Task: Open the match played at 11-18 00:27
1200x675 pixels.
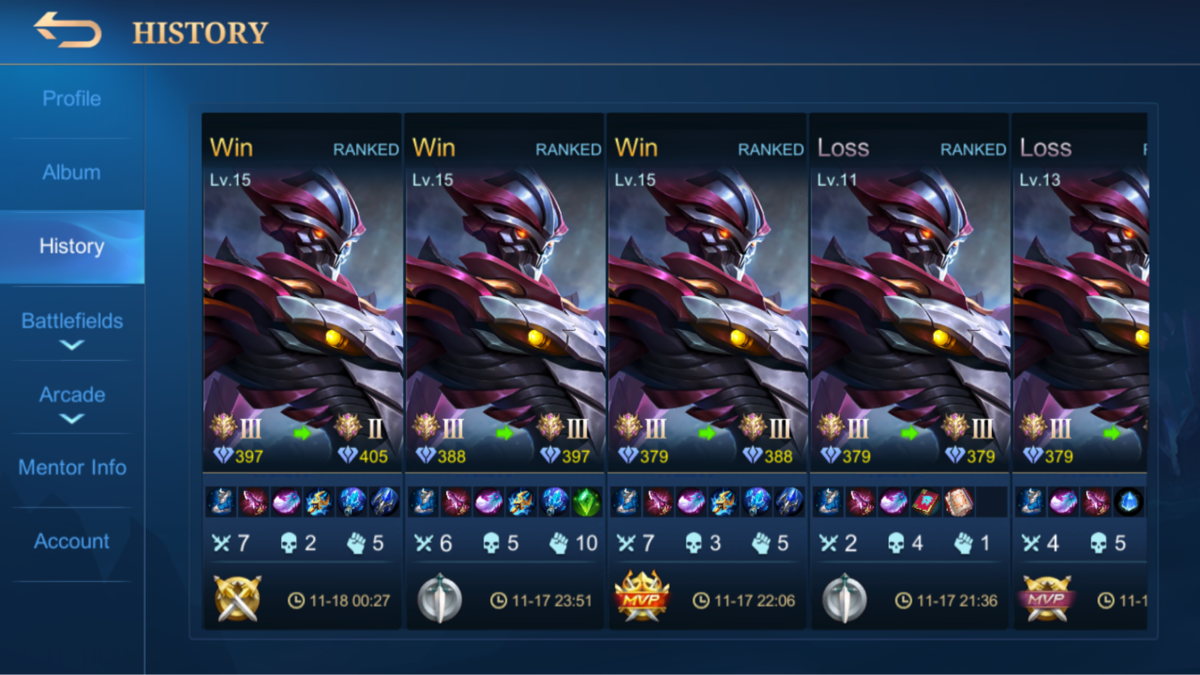Action: coord(302,370)
